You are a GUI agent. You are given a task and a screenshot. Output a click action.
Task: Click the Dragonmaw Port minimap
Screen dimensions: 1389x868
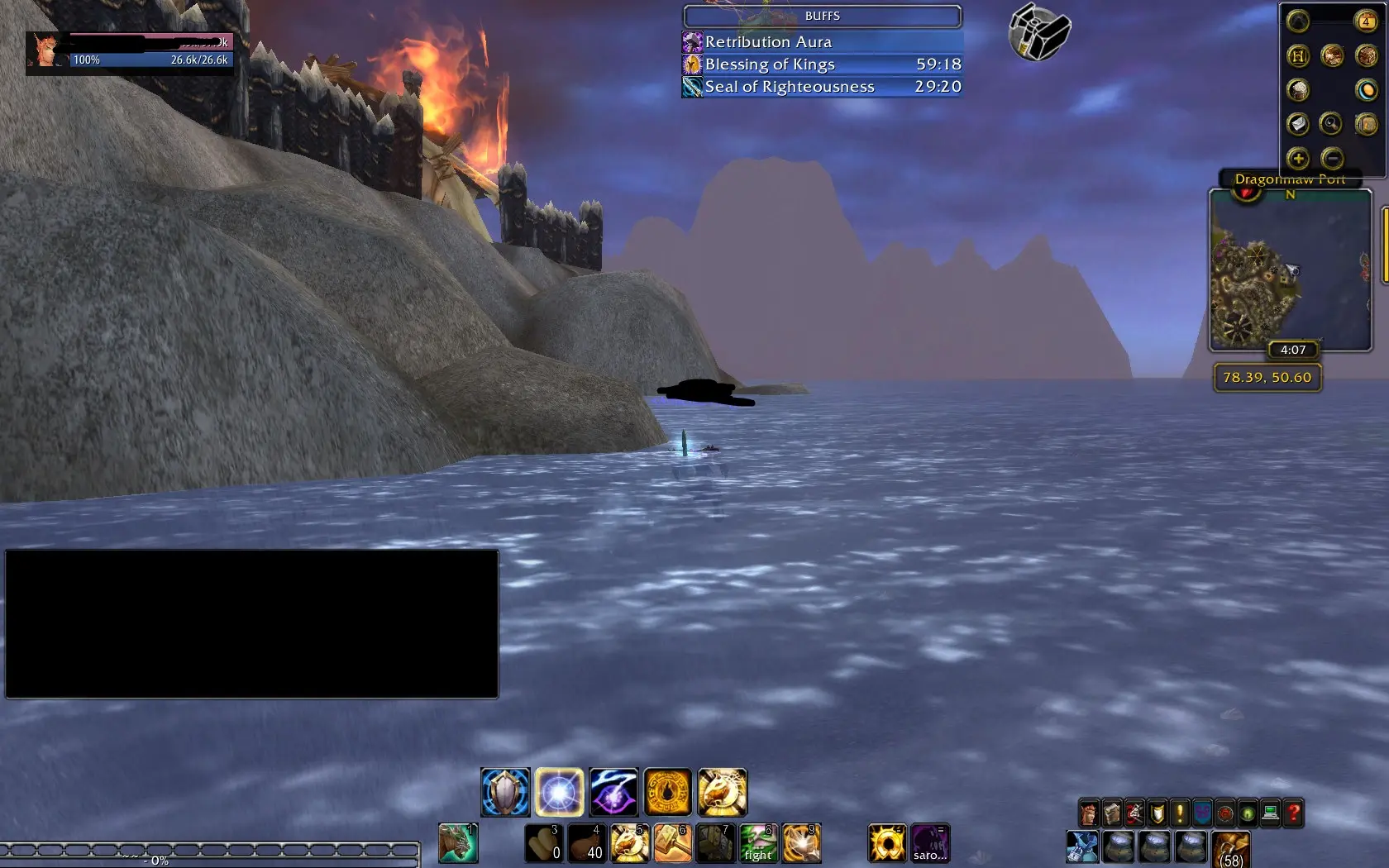tap(1290, 273)
